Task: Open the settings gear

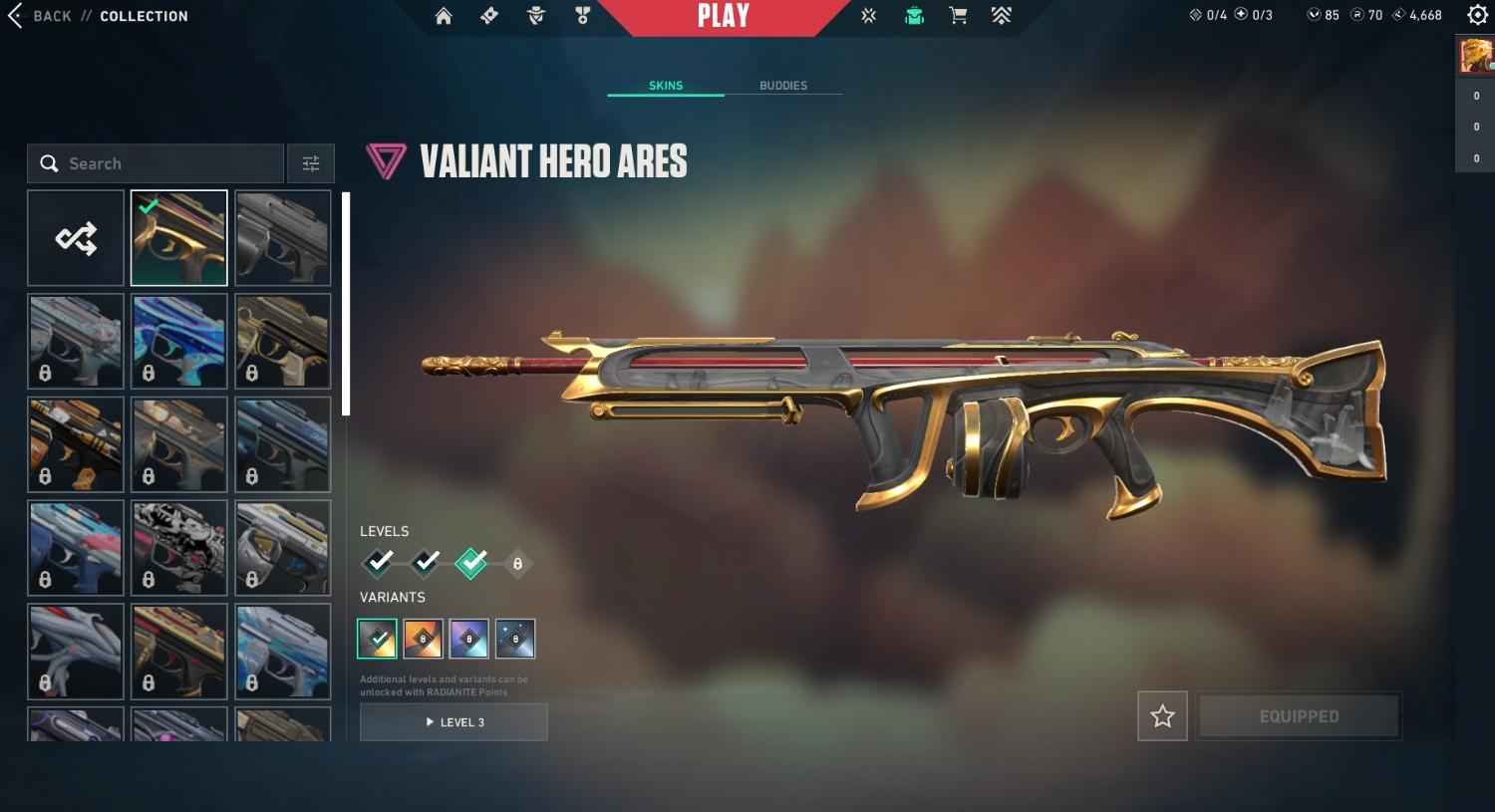Action: tap(1477, 15)
